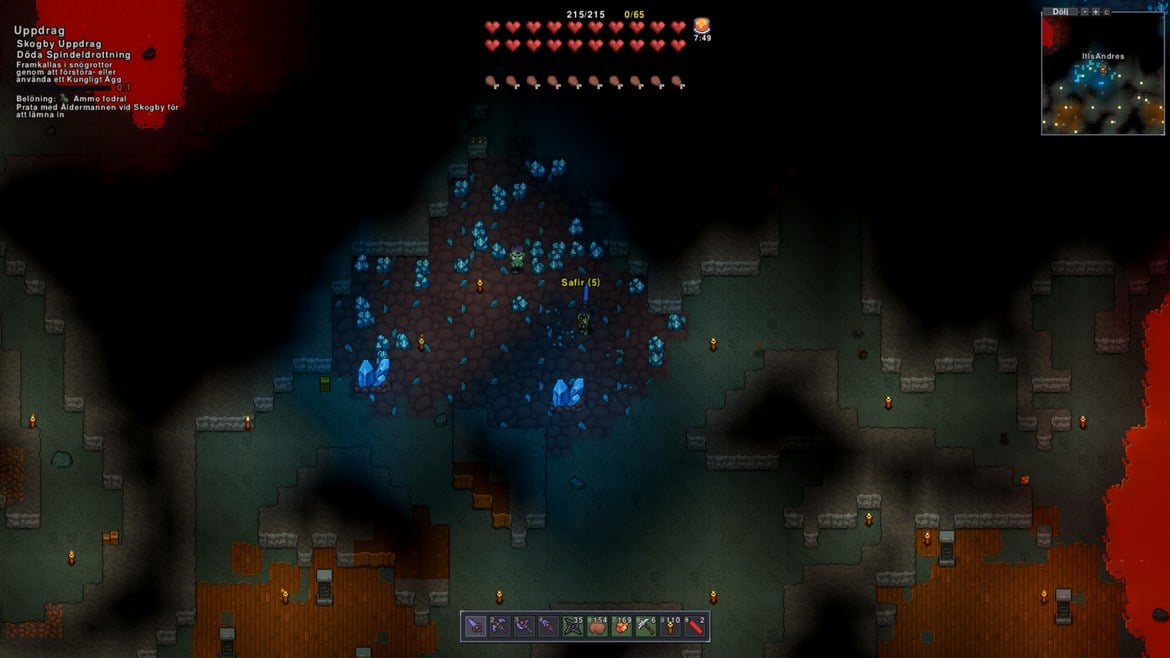Choose the red dynamite stick slot

pos(696,626)
